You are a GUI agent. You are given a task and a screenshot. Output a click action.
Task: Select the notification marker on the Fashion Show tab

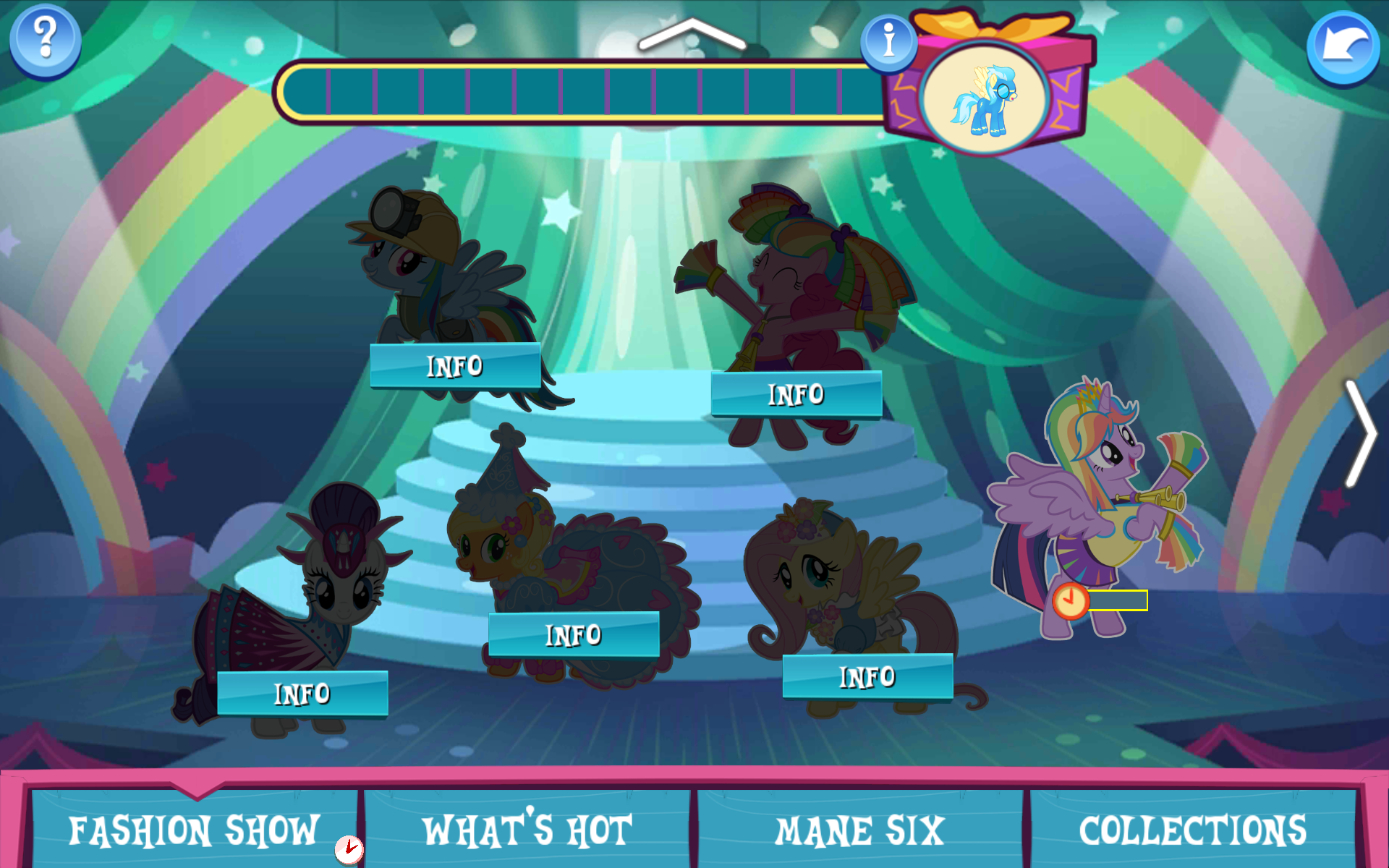click(x=349, y=851)
